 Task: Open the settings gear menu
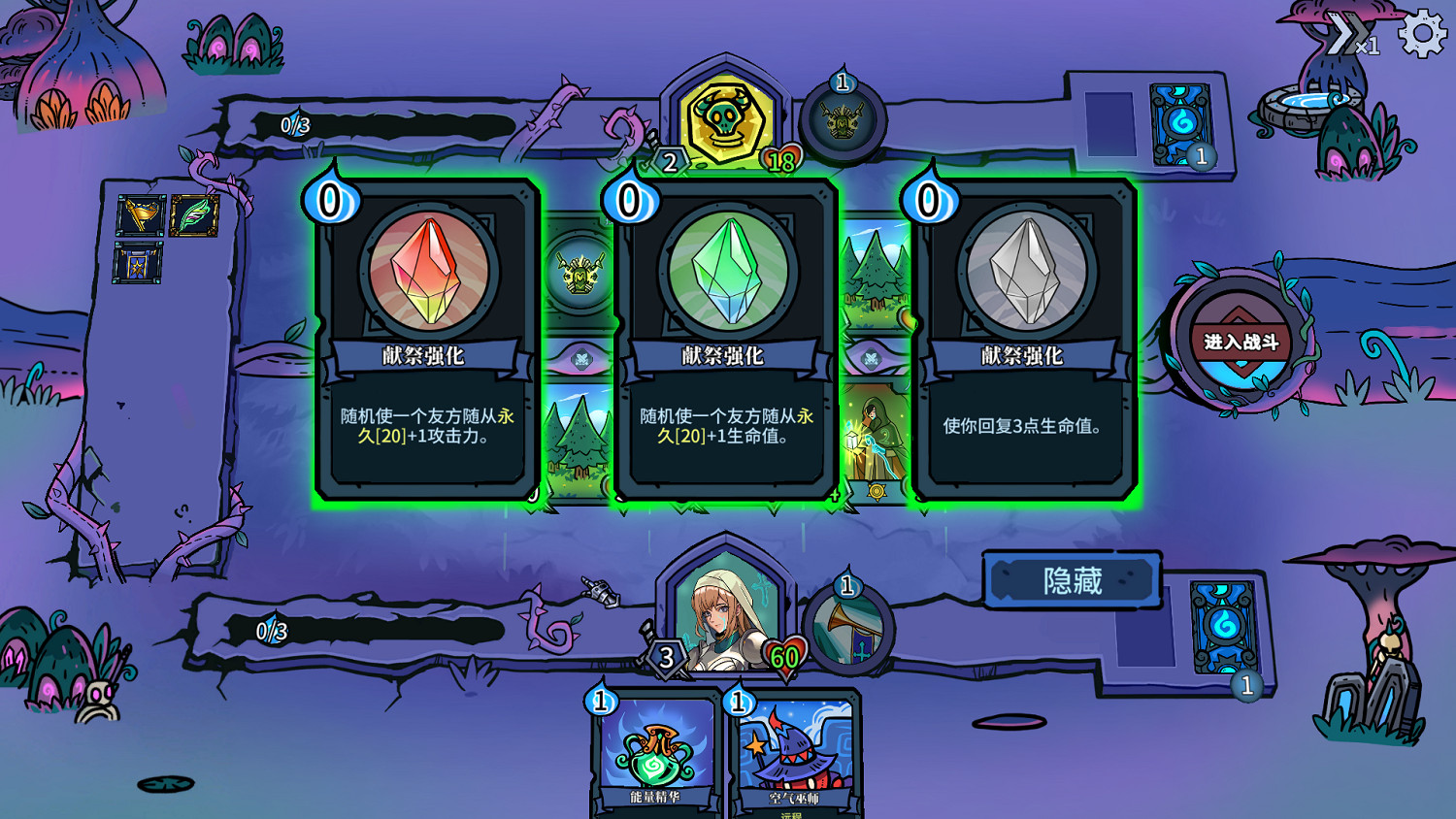click(1421, 34)
